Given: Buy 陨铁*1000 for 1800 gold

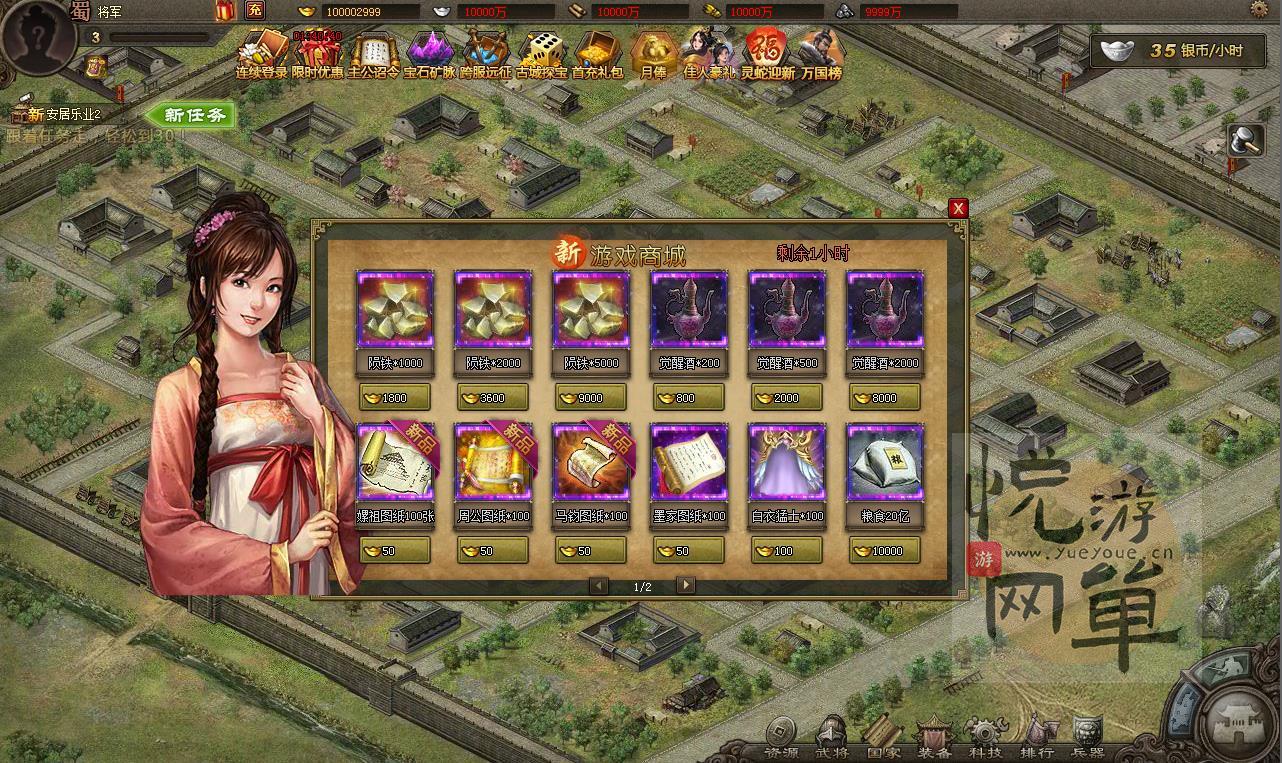Looking at the screenshot, I should pyautogui.click(x=395, y=398).
